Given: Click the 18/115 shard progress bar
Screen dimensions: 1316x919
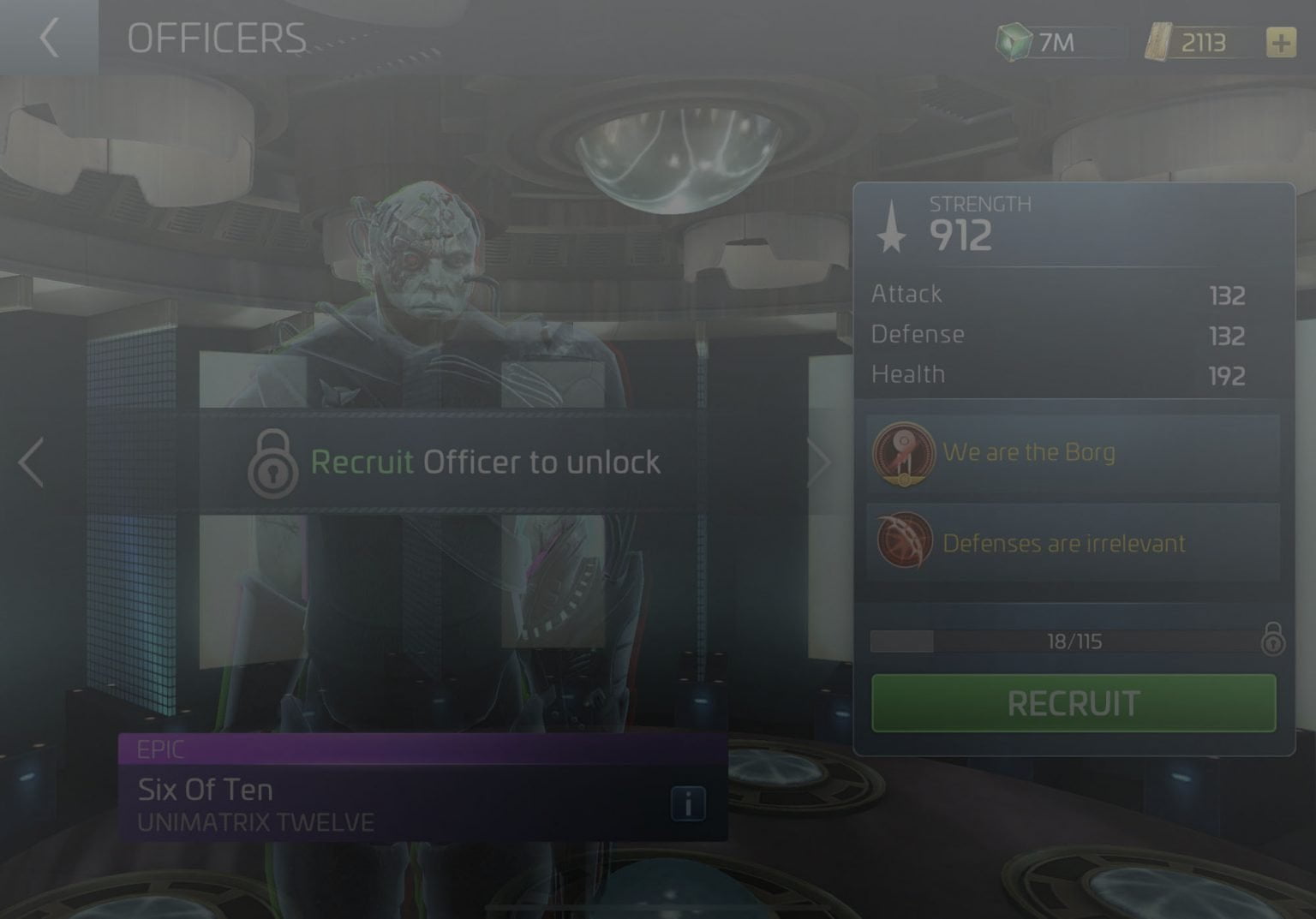Looking at the screenshot, I should [x=1071, y=641].
